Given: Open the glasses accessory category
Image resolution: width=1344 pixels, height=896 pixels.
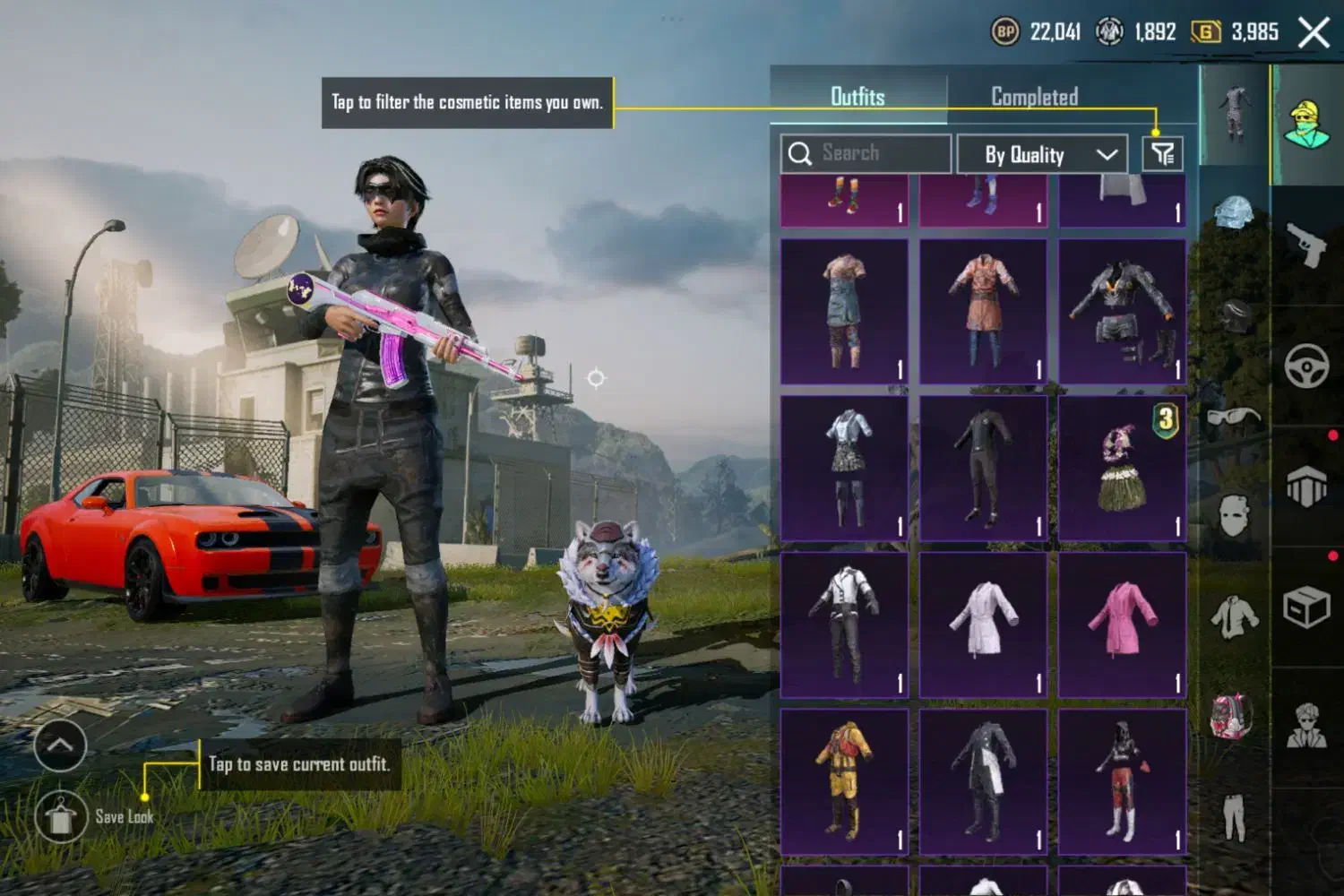Looking at the screenshot, I should [x=1234, y=417].
